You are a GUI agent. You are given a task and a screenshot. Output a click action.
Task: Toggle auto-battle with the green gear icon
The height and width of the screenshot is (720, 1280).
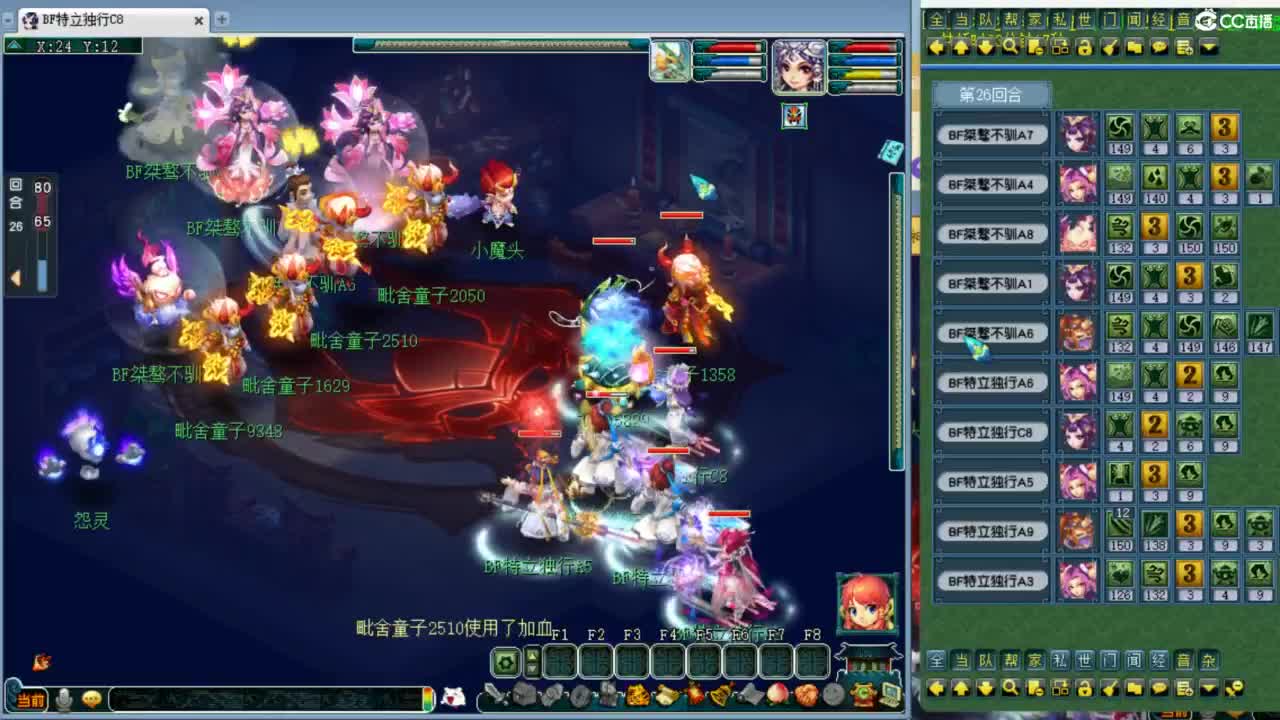coord(505,662)
